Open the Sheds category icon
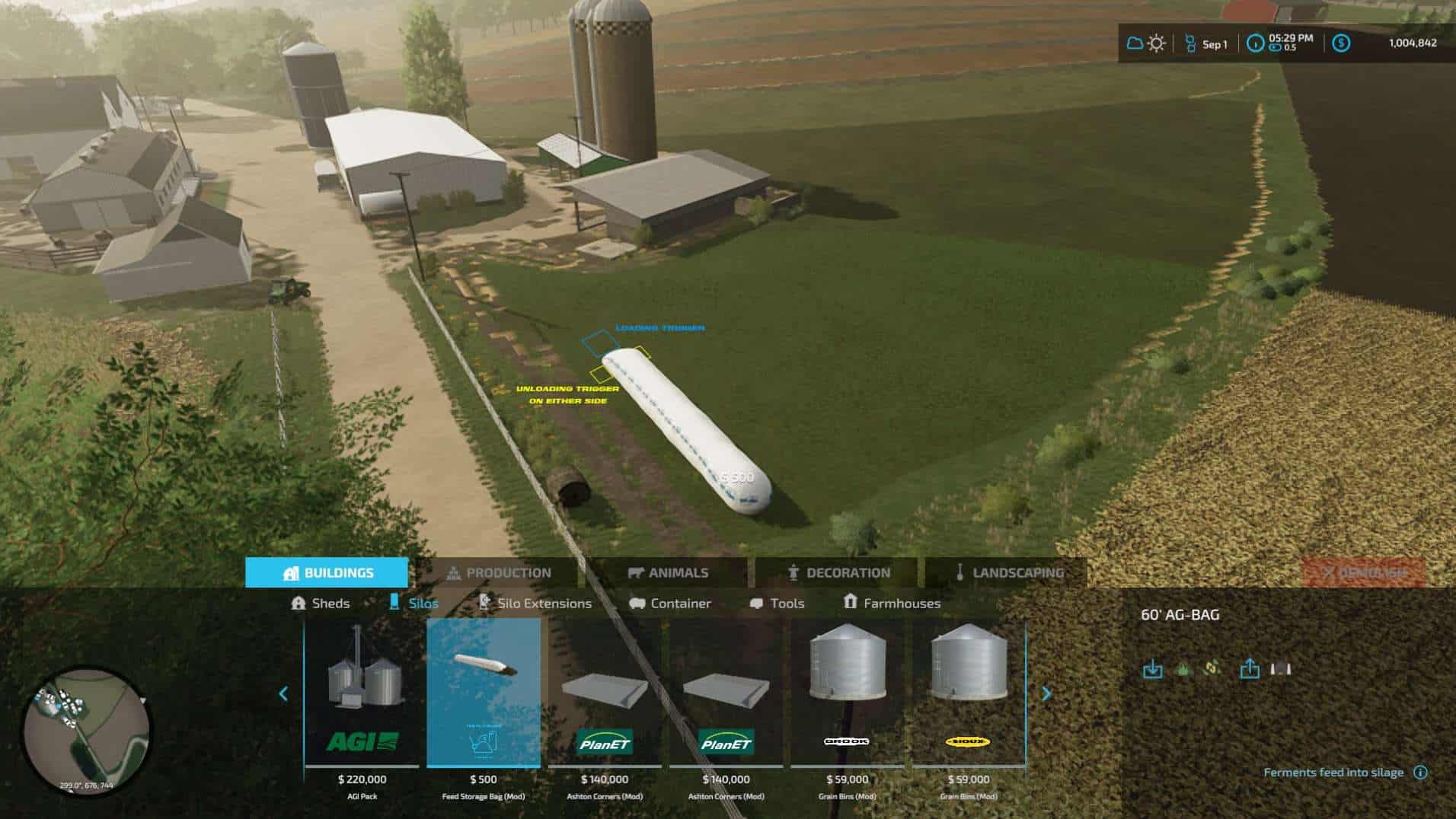Viewport: 1456px width, 819px height. point(299,603)
